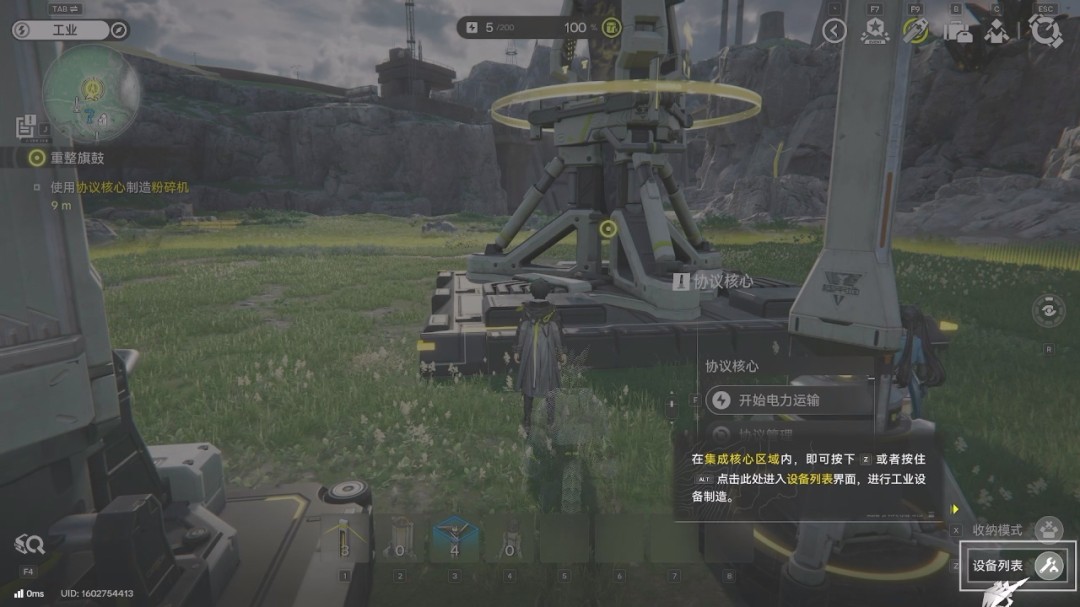Open the operator team icon

click(996, 31)
